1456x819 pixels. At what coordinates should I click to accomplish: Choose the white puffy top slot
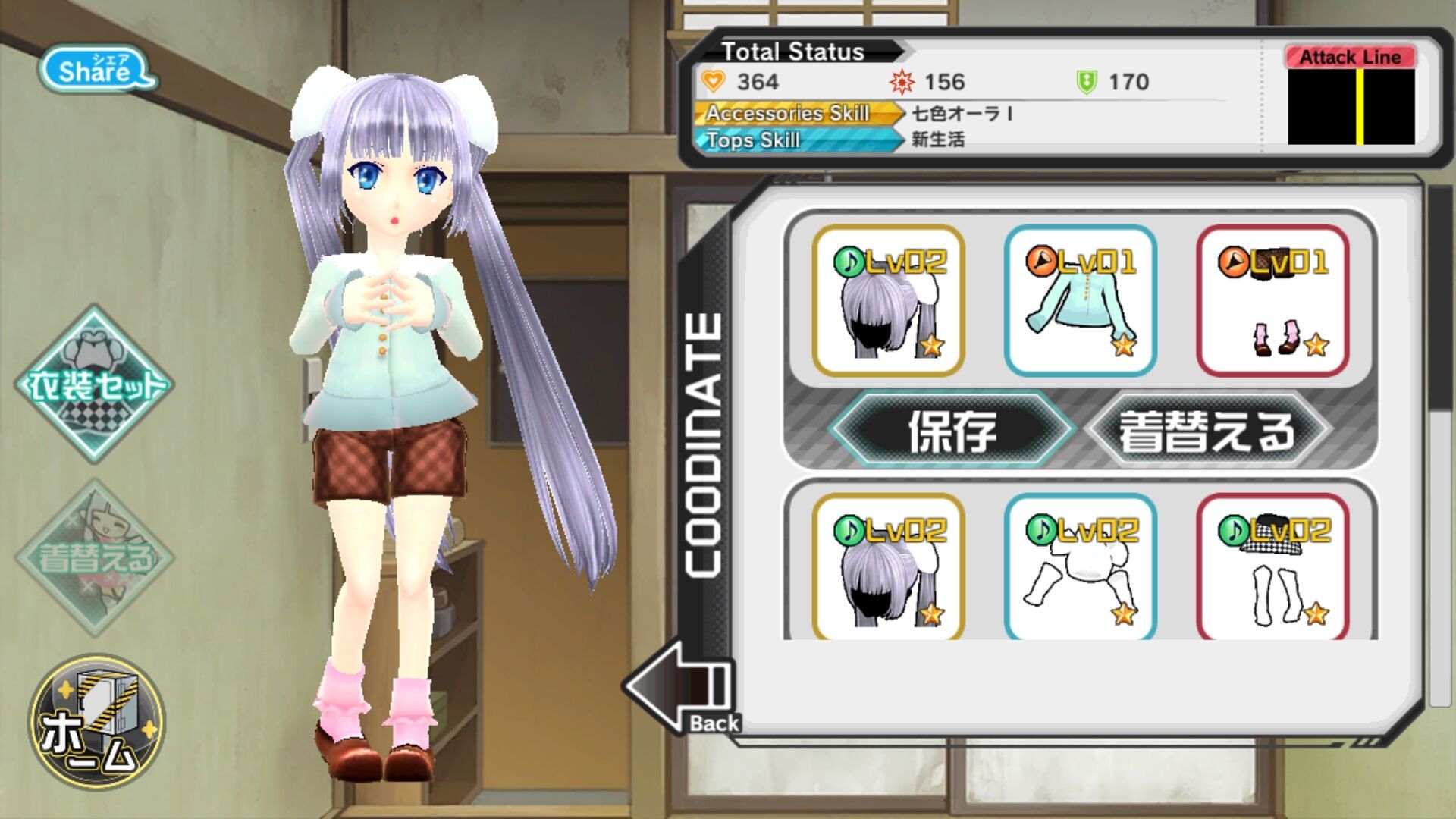1080,567
